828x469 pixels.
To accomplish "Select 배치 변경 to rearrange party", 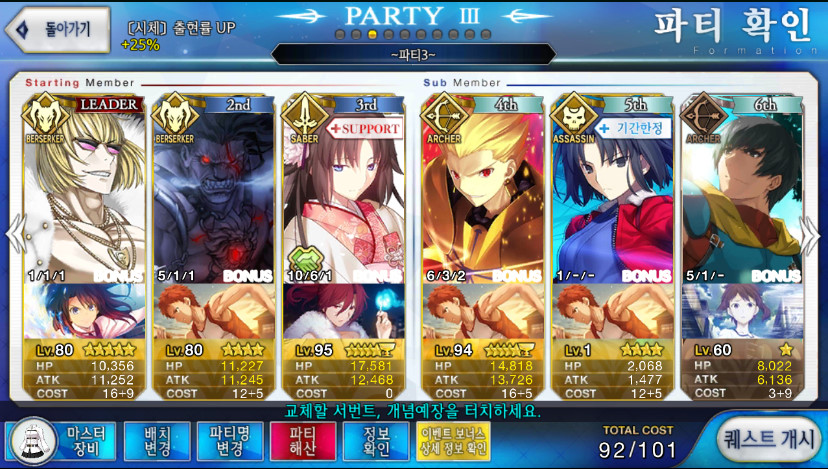I will [x=156, y=441].
